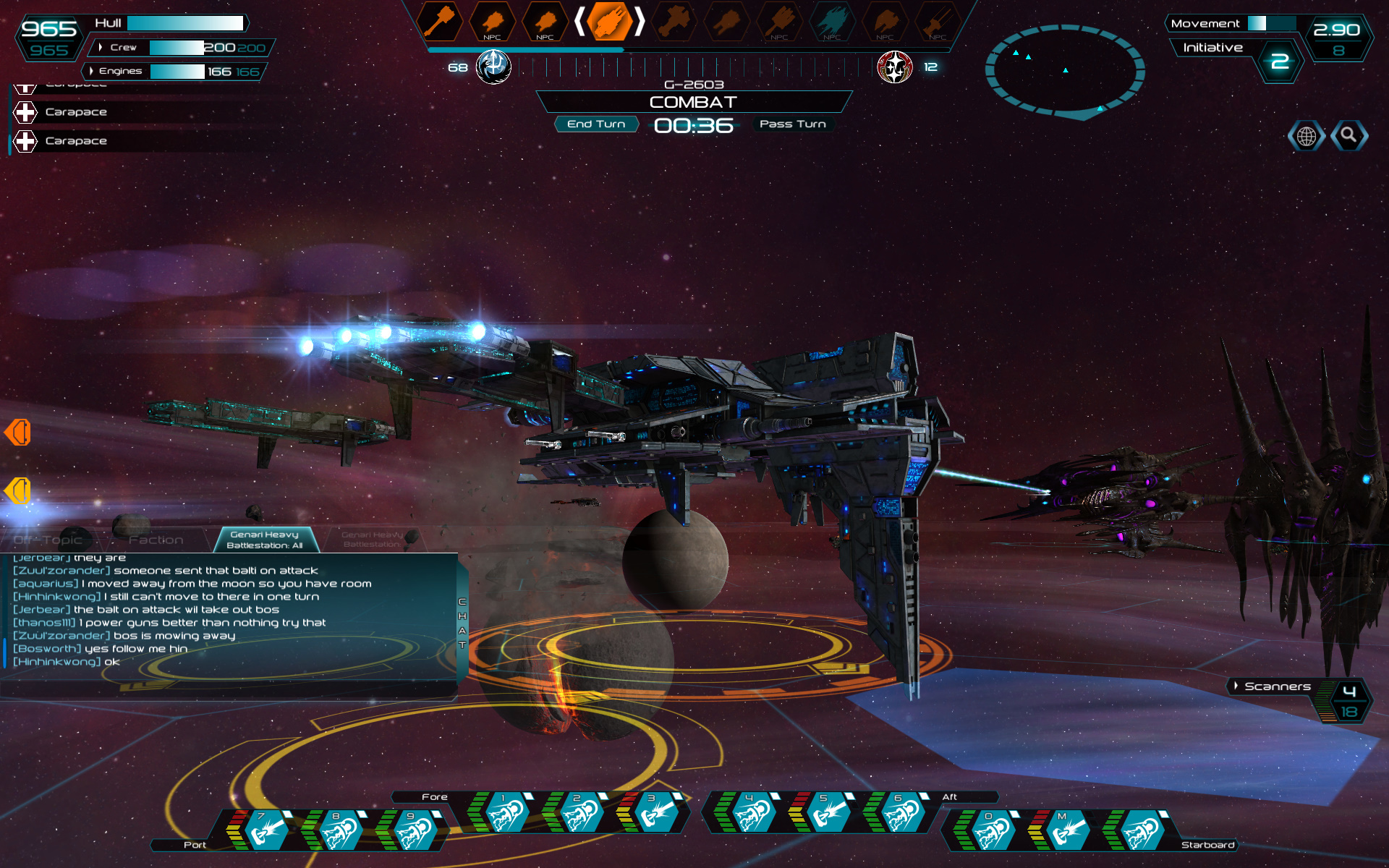Switch to the Faction chat tab
Screen dimensions: 1389x868
pos(156,540)
